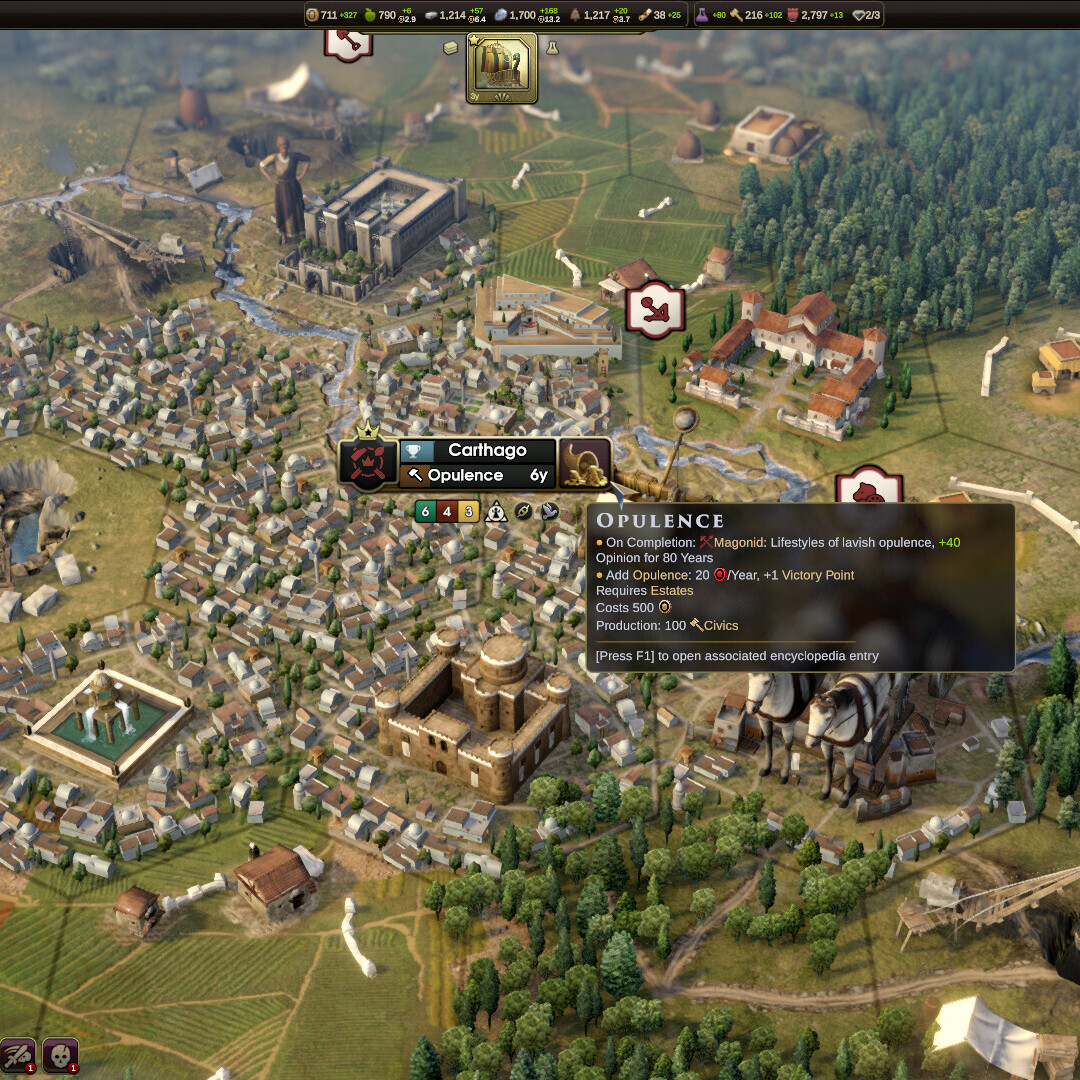Click the dove icon below the city banner
This screenshot has height=1080, width=1080.
[549, 511]
